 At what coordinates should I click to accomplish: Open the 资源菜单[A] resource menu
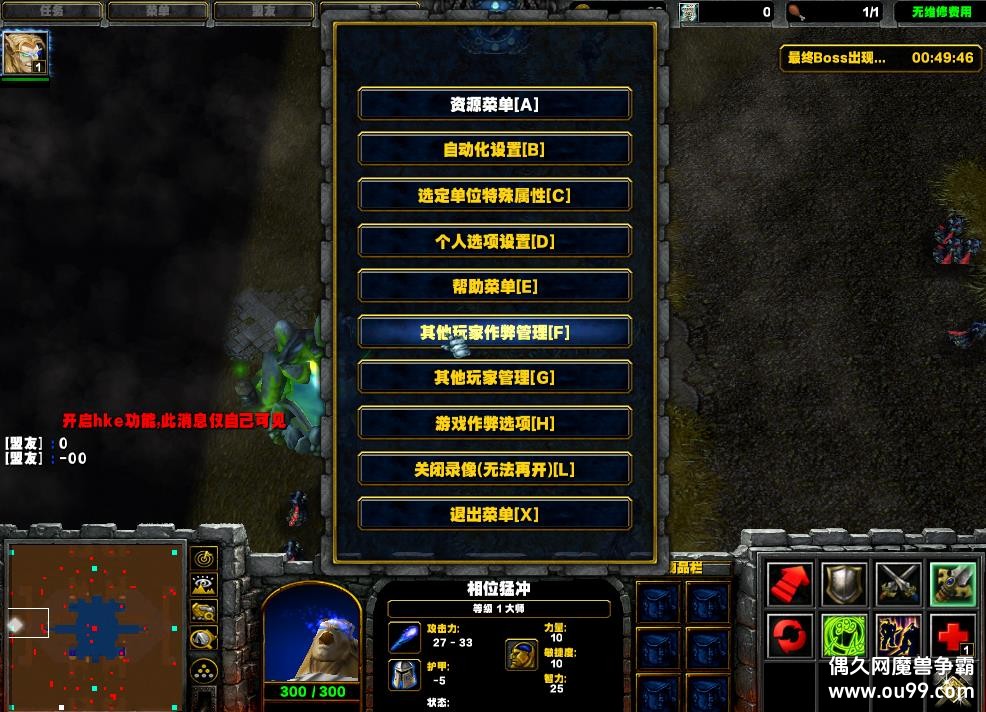(494, 104)
